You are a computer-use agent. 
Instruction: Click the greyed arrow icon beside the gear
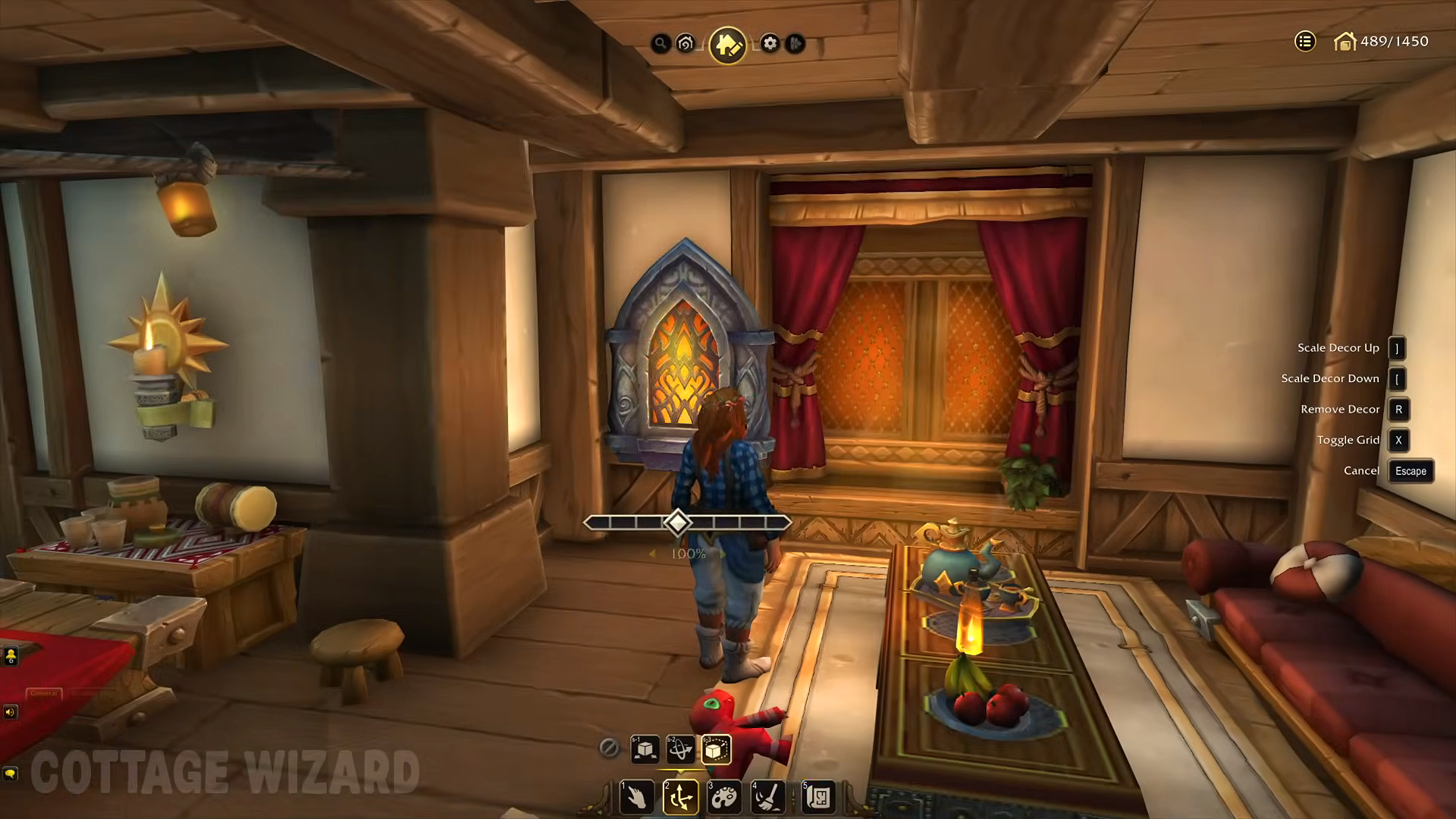coord(795,43)
